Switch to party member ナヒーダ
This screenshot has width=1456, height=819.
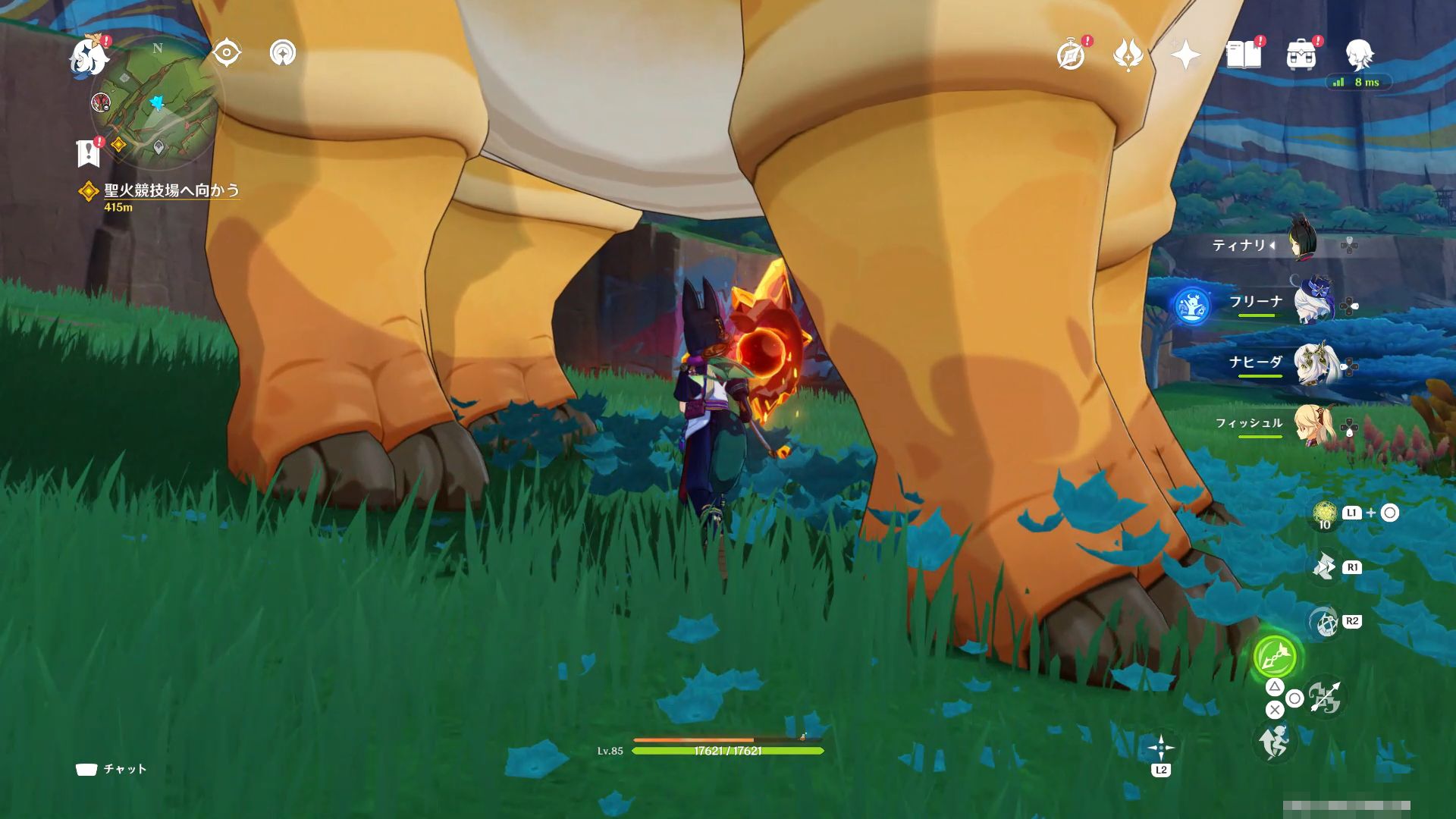pos(1312,363)
